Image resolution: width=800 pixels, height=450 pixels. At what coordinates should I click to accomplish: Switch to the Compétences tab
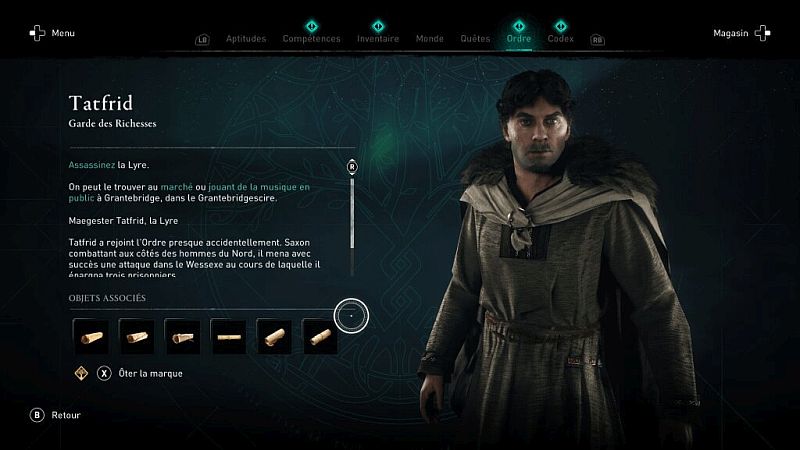point(311,39)
